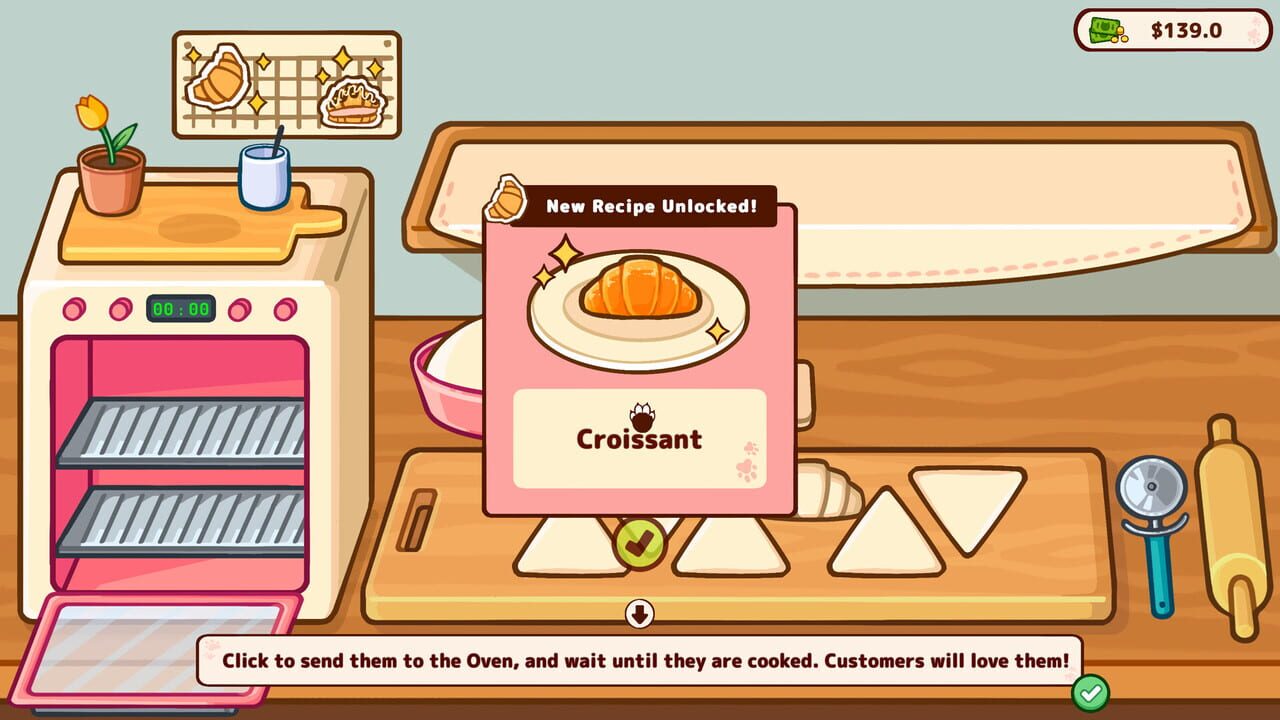
Task: Click the down arrow send-to-oven indicator
Action: tap(639, 613)
